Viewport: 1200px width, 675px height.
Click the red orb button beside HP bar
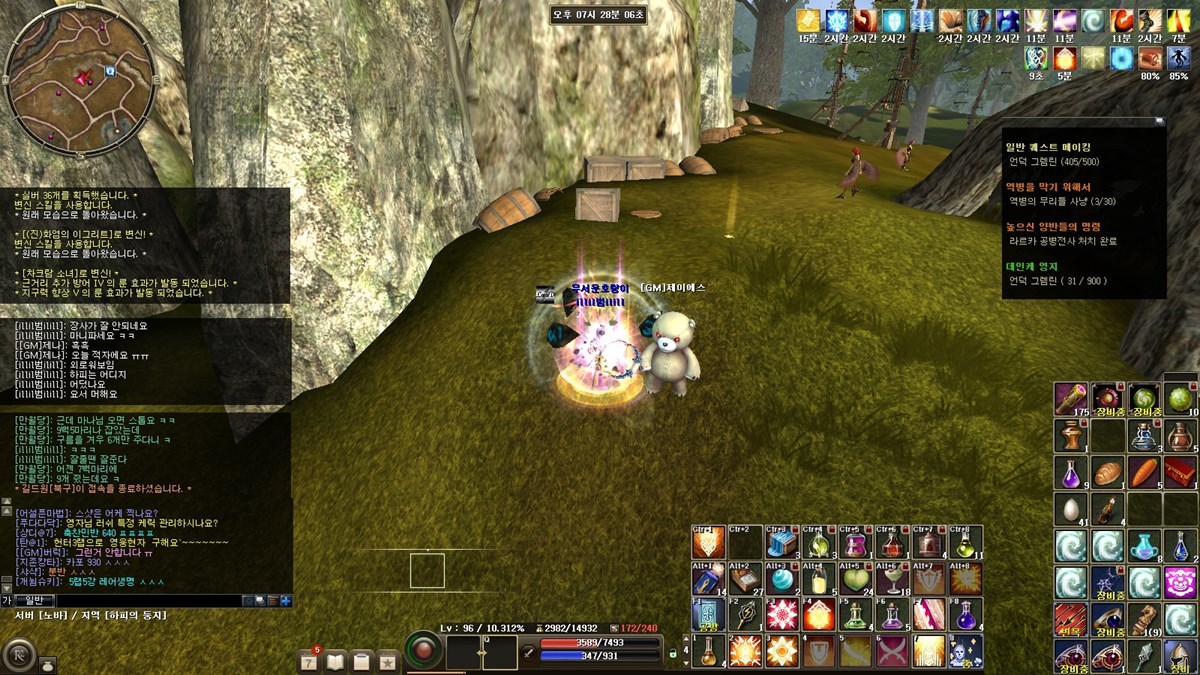pos(424,650)
